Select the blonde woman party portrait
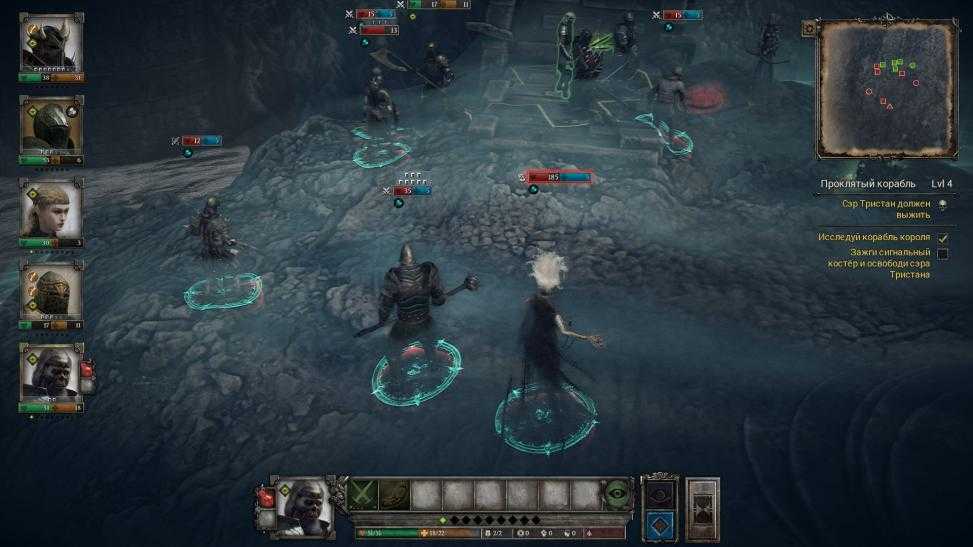Screen dimensions: 973x547 point(51,208)
